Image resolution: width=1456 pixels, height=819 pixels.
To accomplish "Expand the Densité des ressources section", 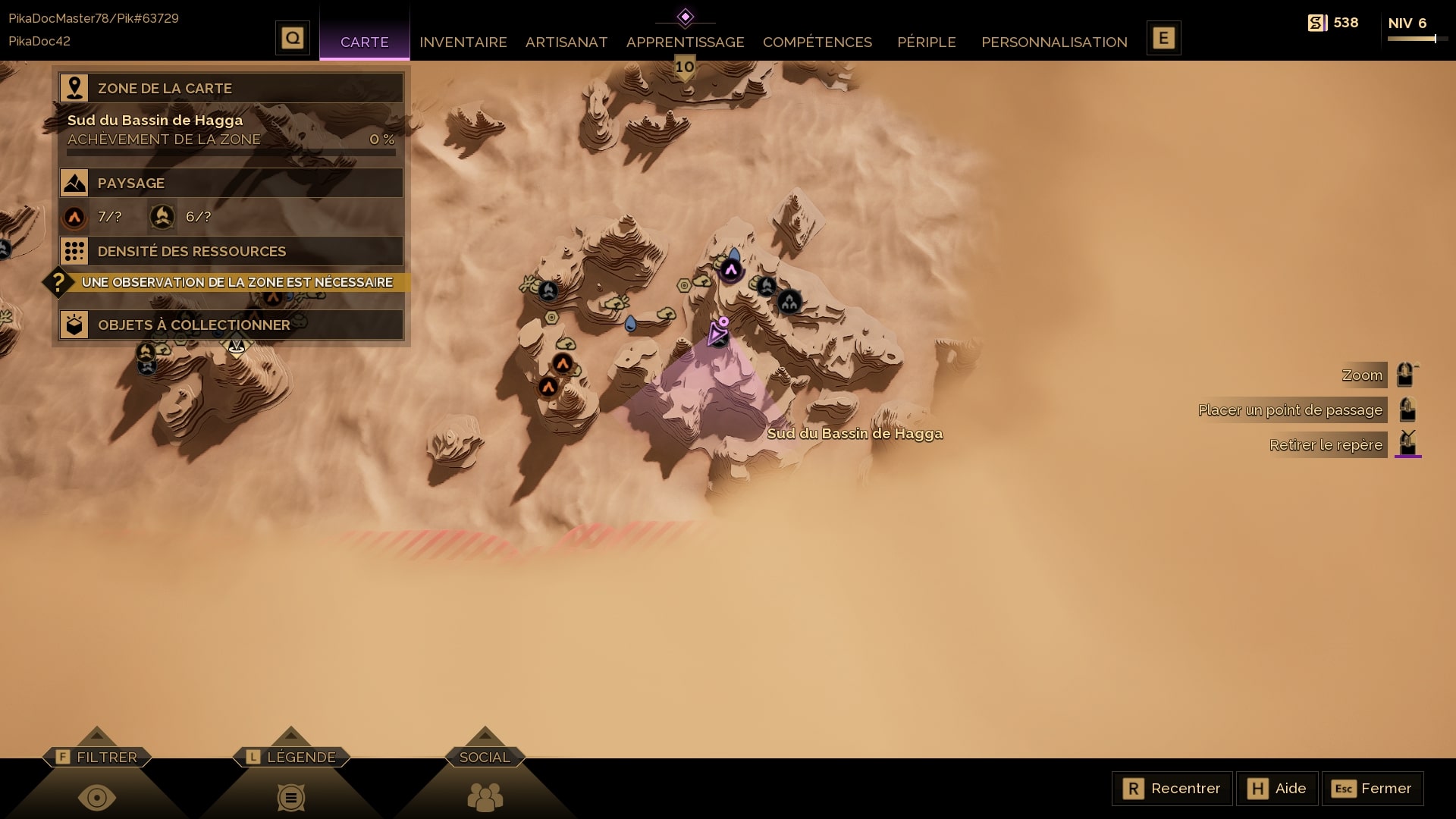I will [x=231, y=251].
